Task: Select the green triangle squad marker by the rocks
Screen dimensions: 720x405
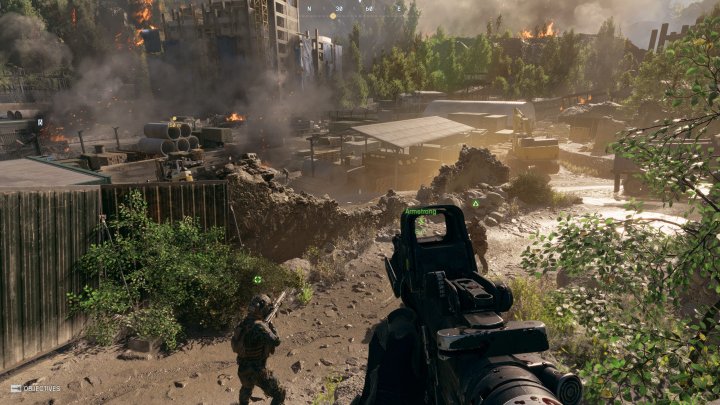Action: 476,203
